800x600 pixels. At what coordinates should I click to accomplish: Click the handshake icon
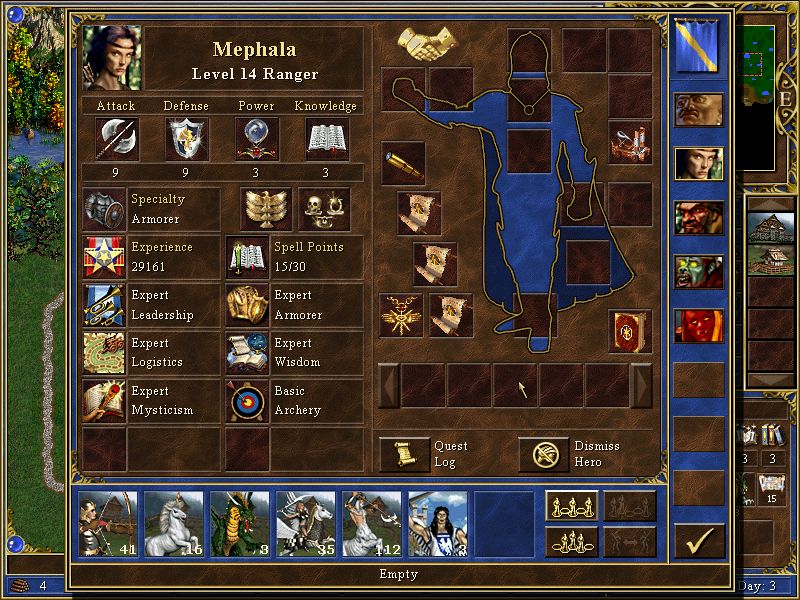(427, 43)
